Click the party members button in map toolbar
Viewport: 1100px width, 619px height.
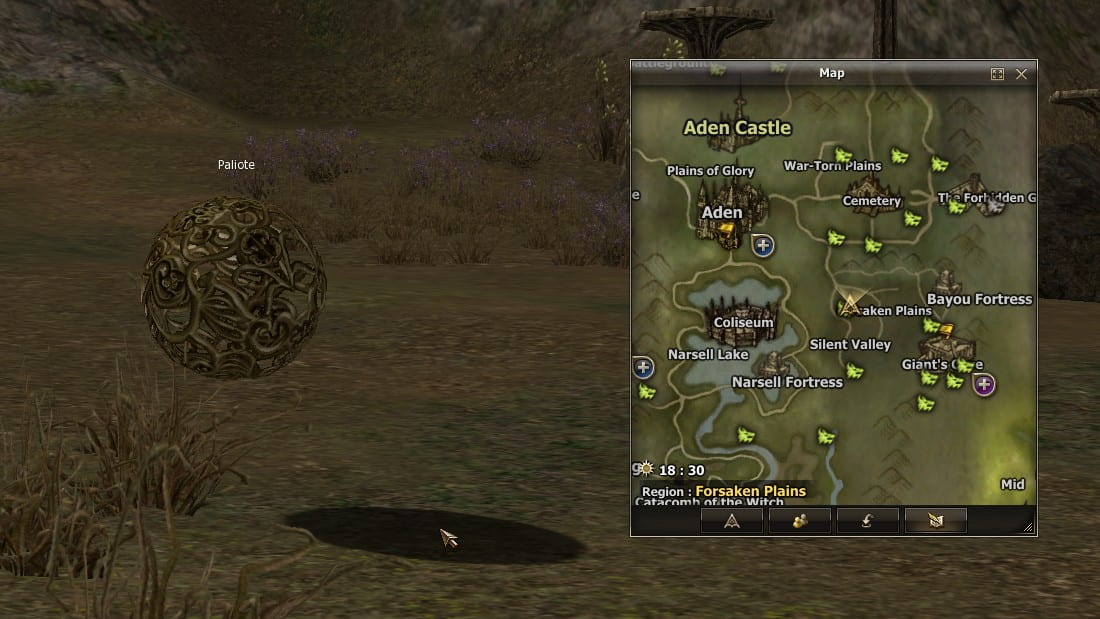(x=799, y=520)
